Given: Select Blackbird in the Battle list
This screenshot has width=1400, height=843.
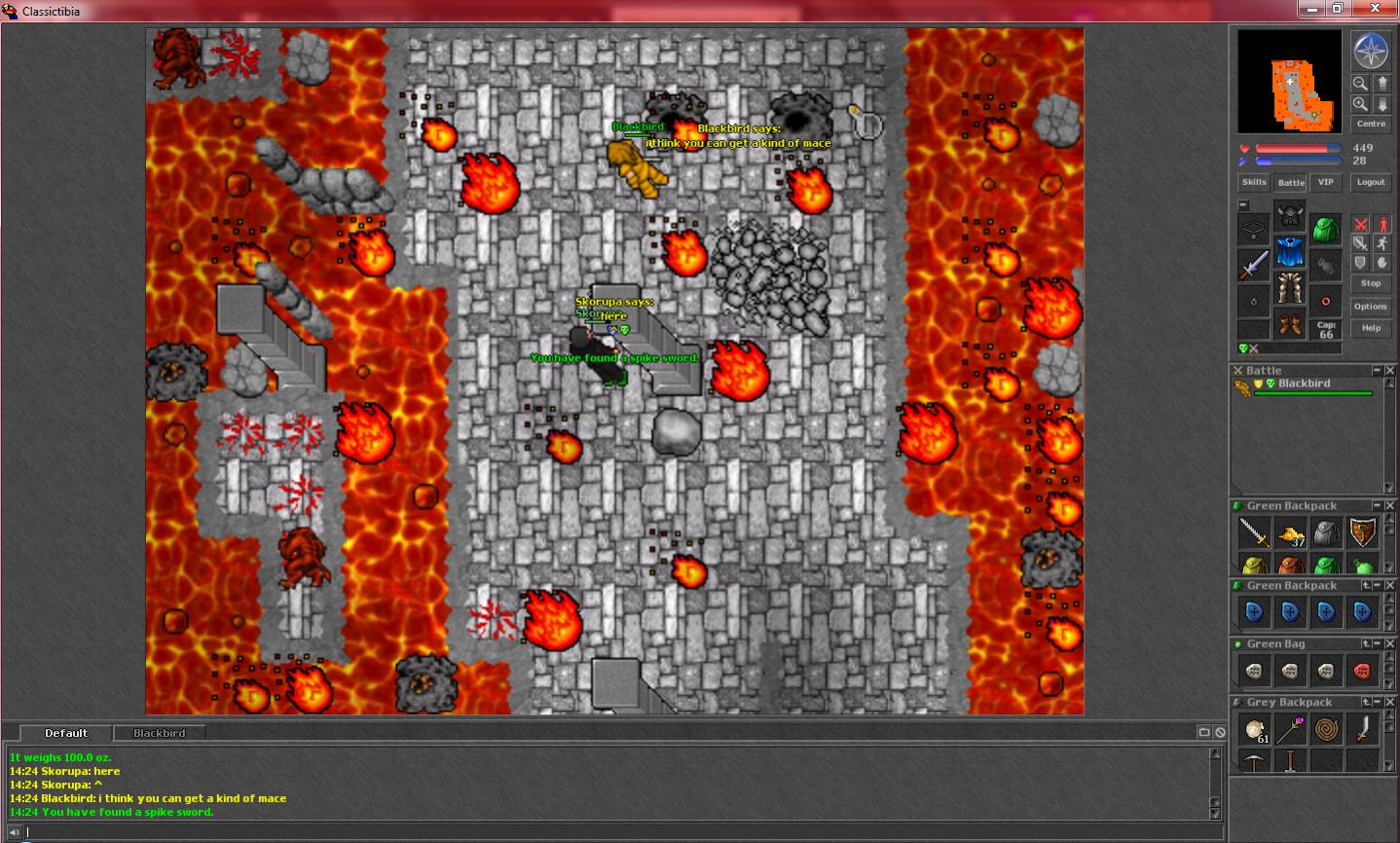Looking at the screenshot, I should [x=1304, y=384].
